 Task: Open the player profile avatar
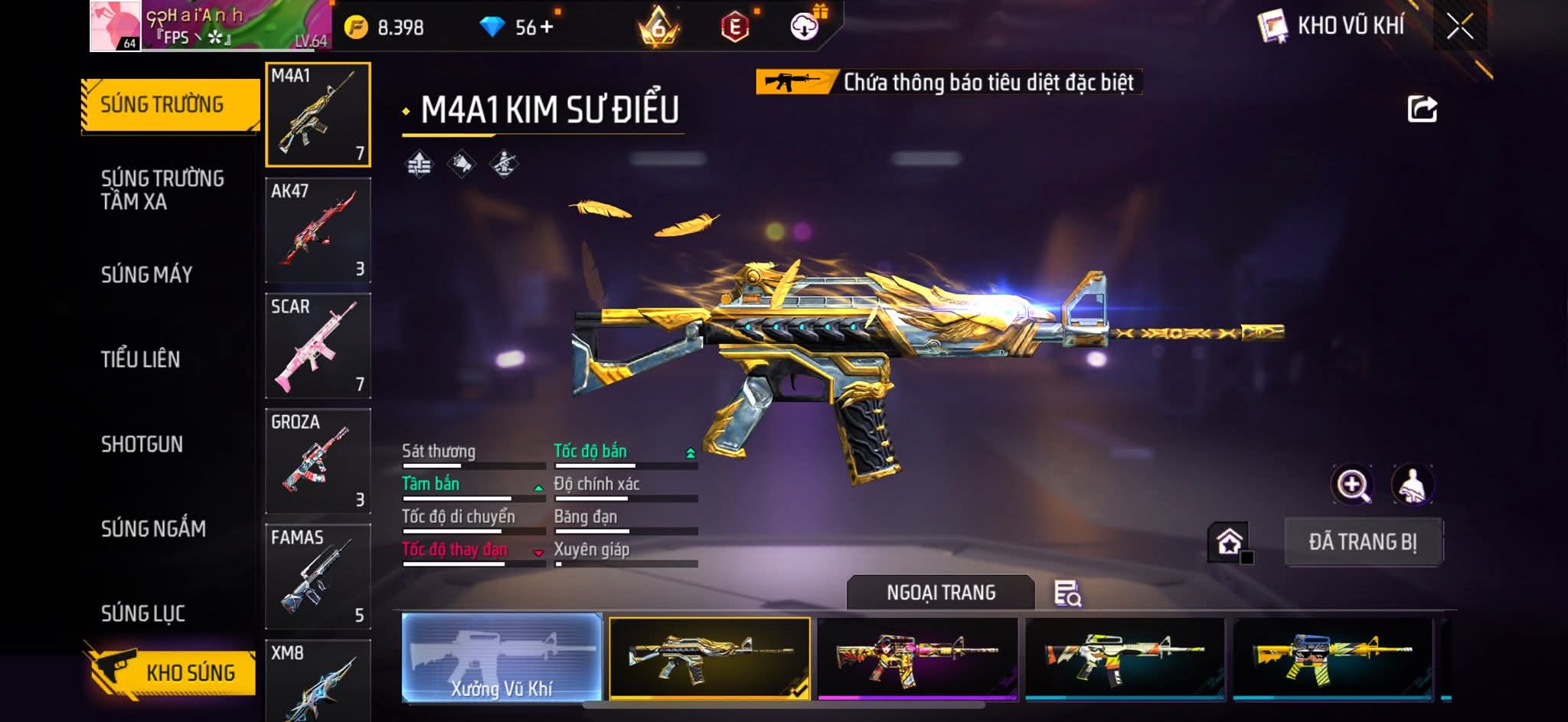[x=116, y=26]
